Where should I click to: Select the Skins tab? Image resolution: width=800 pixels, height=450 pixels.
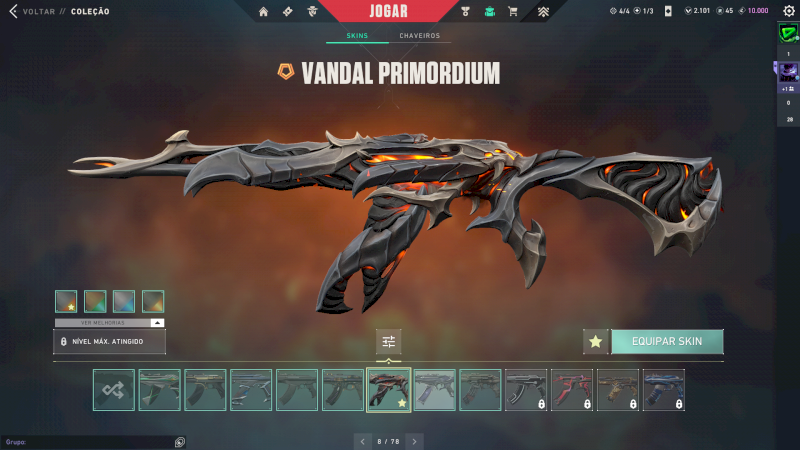point(357,36)
